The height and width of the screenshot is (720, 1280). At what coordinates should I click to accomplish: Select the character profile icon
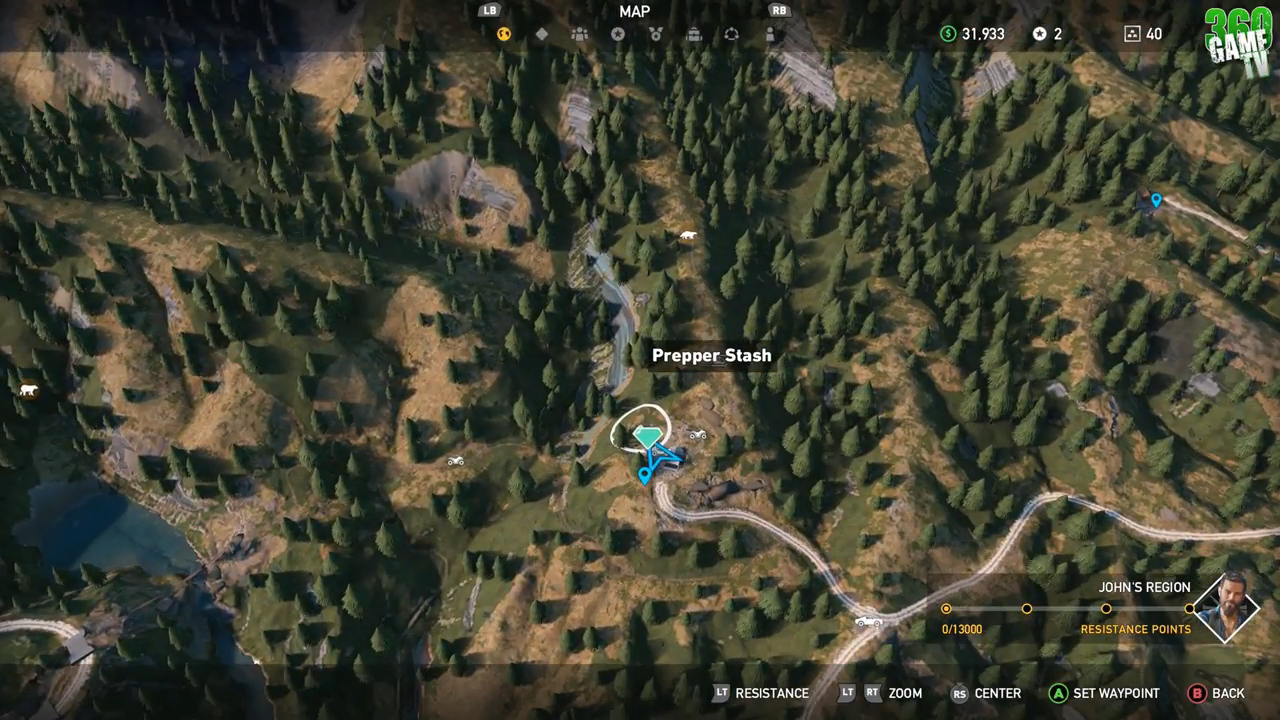point(769,33)
